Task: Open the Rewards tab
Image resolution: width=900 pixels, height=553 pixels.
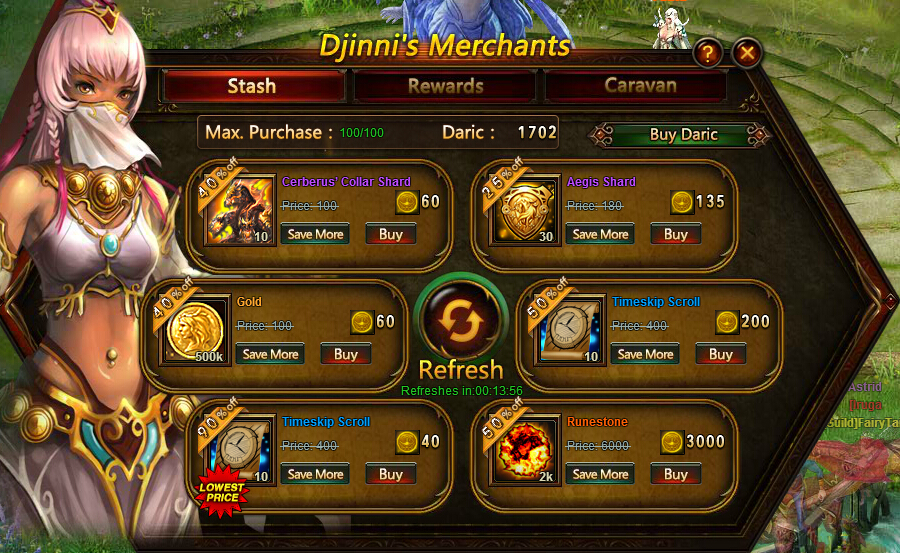Action: coord(445,86)
